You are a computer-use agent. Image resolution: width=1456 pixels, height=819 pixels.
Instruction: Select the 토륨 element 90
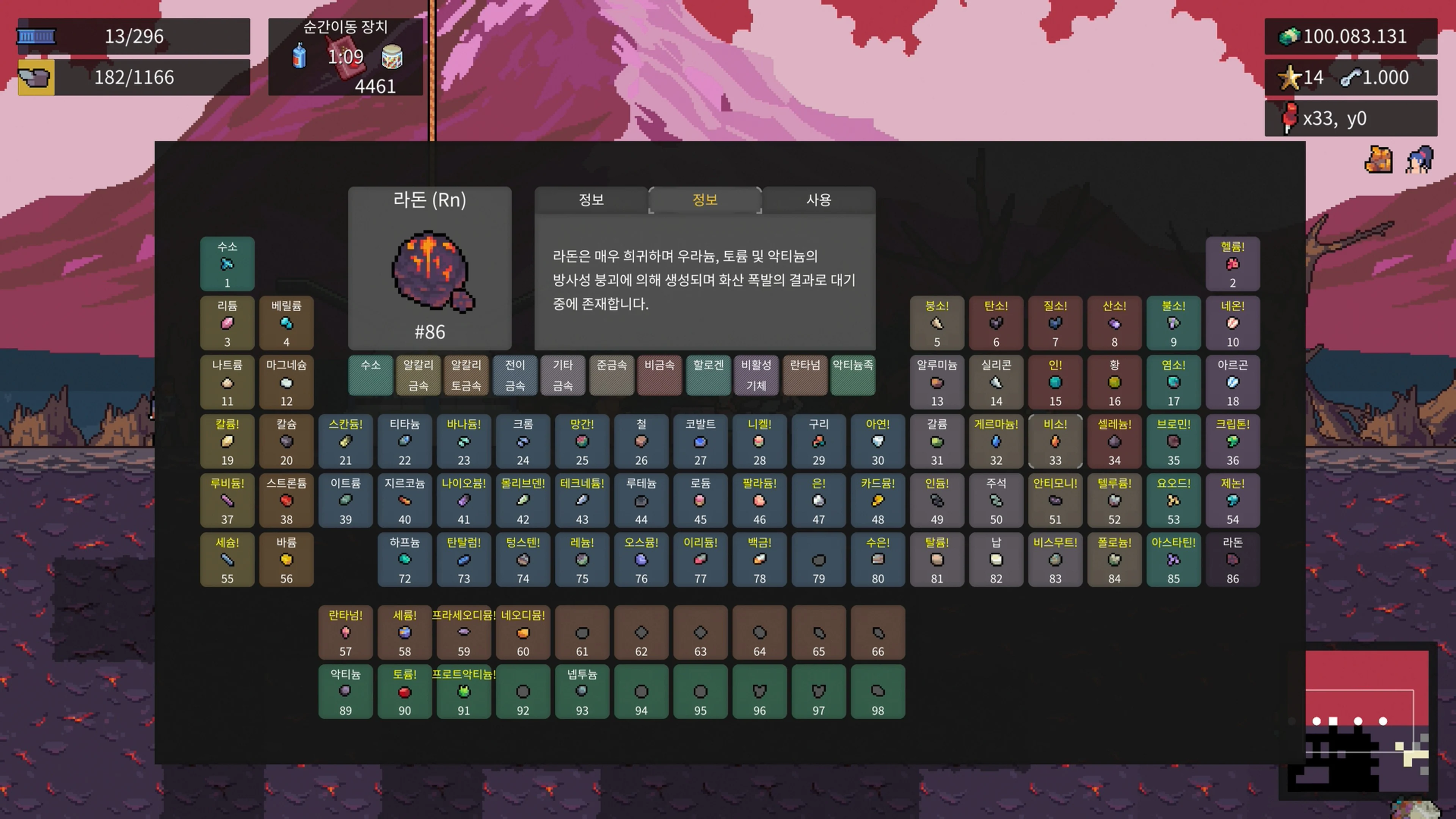[405, 692]
